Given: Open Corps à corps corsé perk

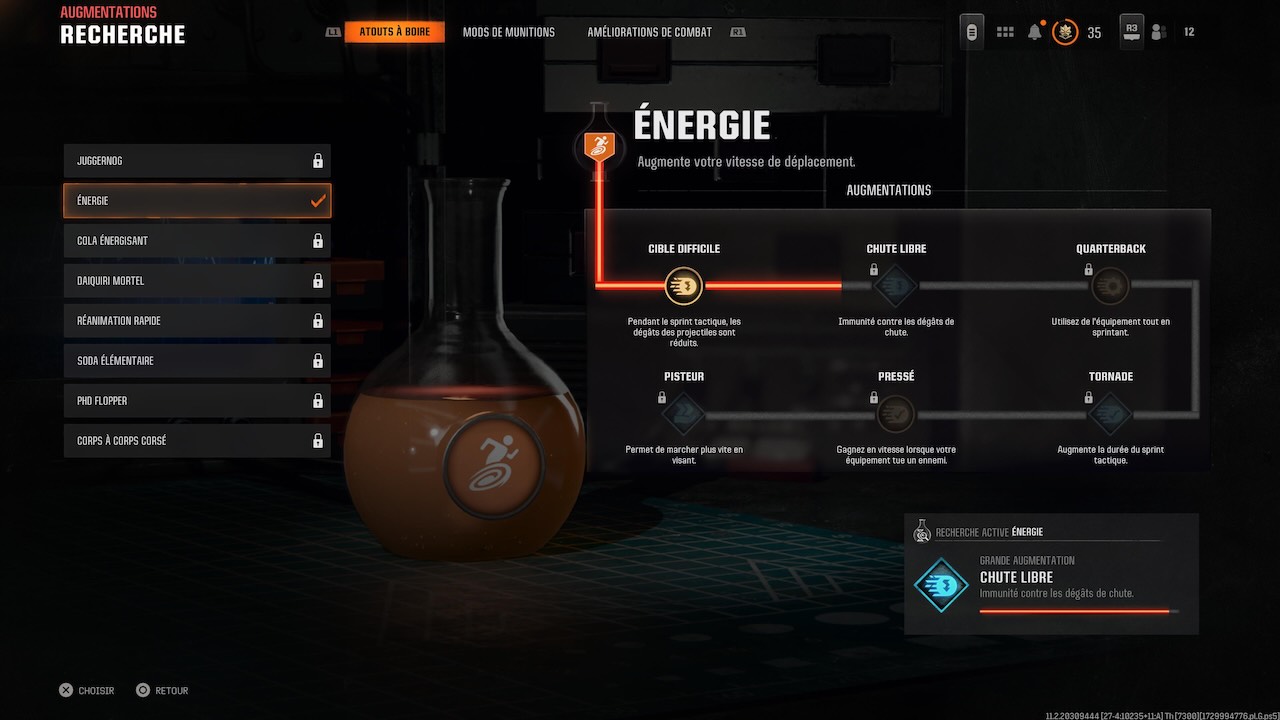Looking at the screenshot, I should coord(197,441).
